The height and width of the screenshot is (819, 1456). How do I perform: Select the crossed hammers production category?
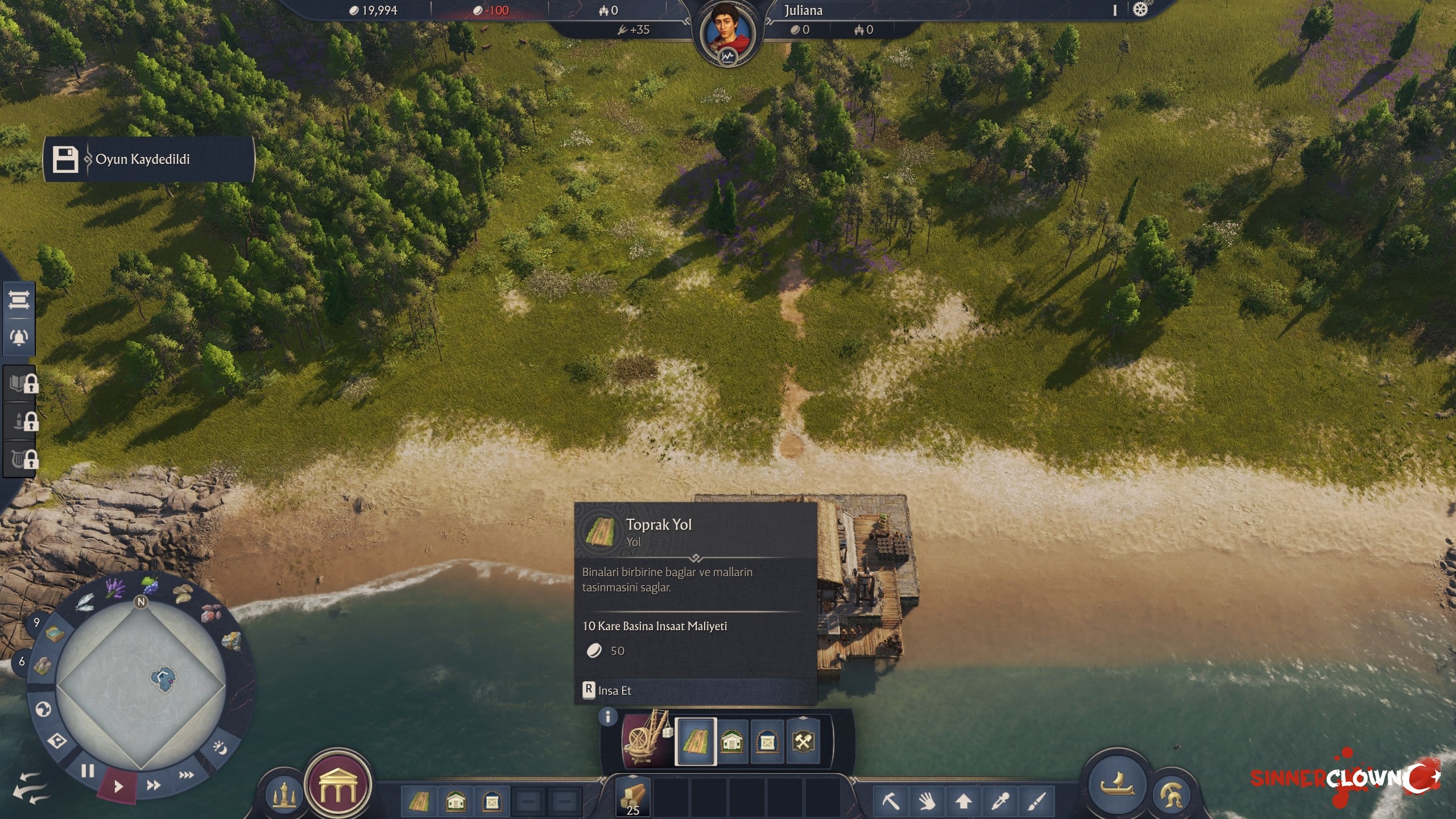coord(803,742)
